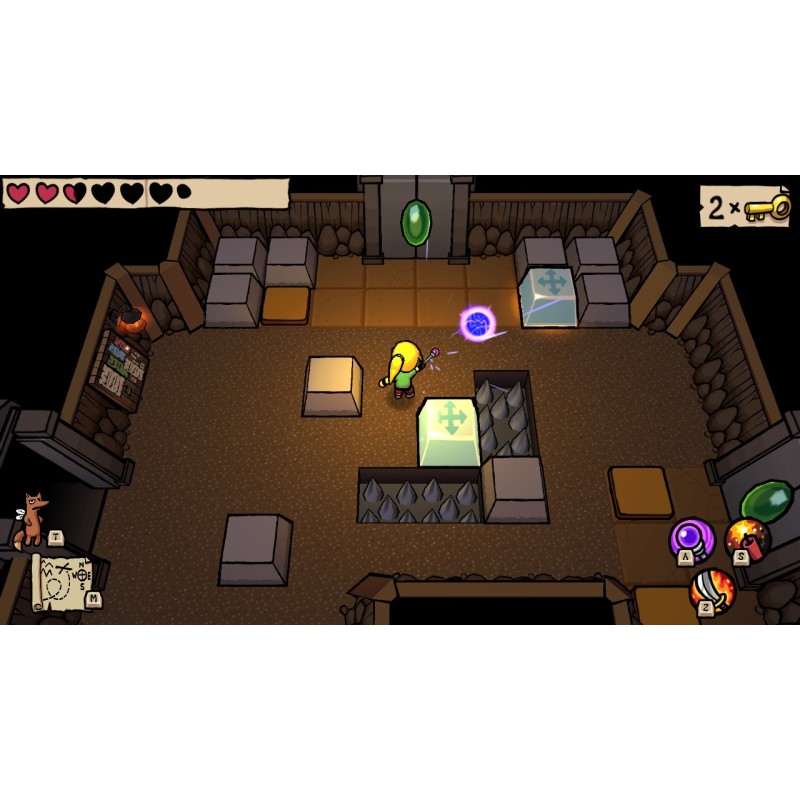The height and width of the screenshot is (800, 800).
Task: Ask Tippsie the fox for a hint
Action: click(x=33, y=518)
